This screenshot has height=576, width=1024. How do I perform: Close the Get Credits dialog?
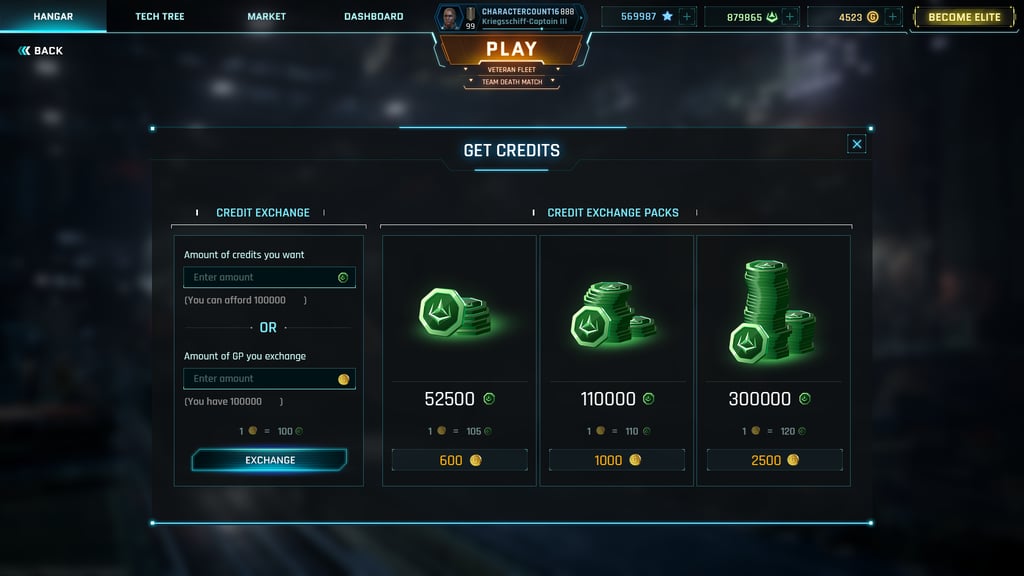[857, 144]
